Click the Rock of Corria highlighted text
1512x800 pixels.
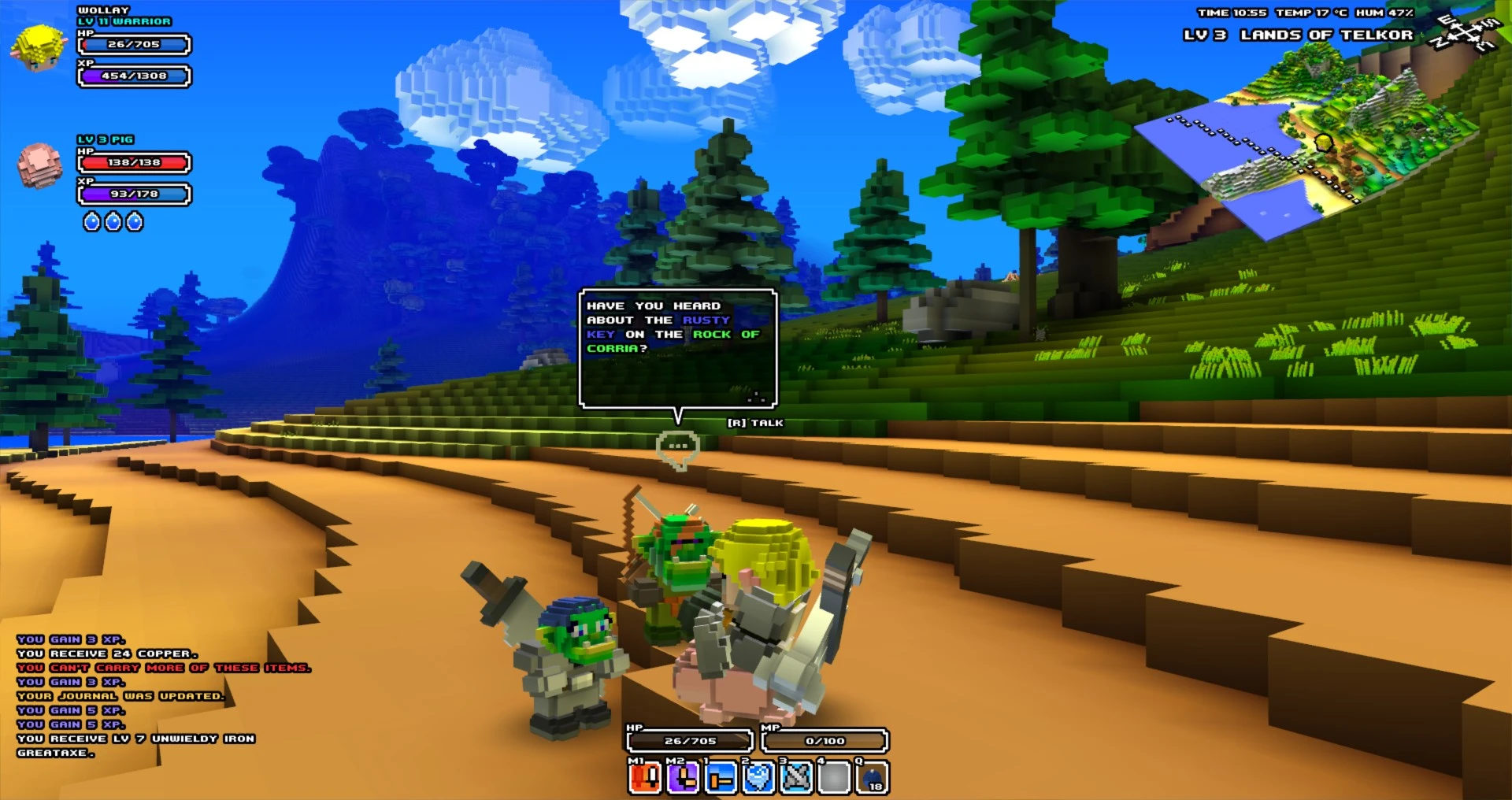tap(726, 334)
